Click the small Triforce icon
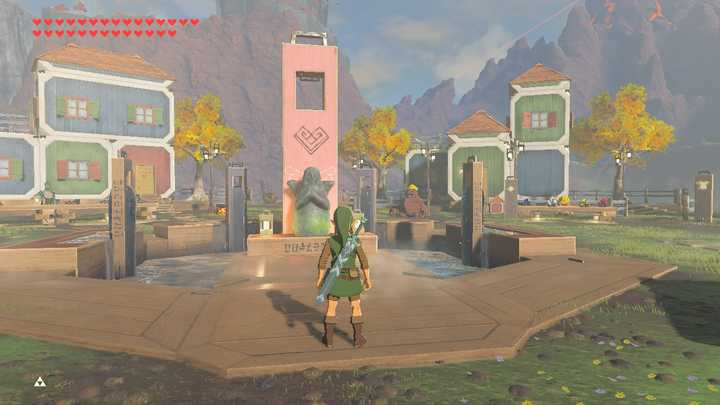 pyautogui.click(x=40, y=381)
